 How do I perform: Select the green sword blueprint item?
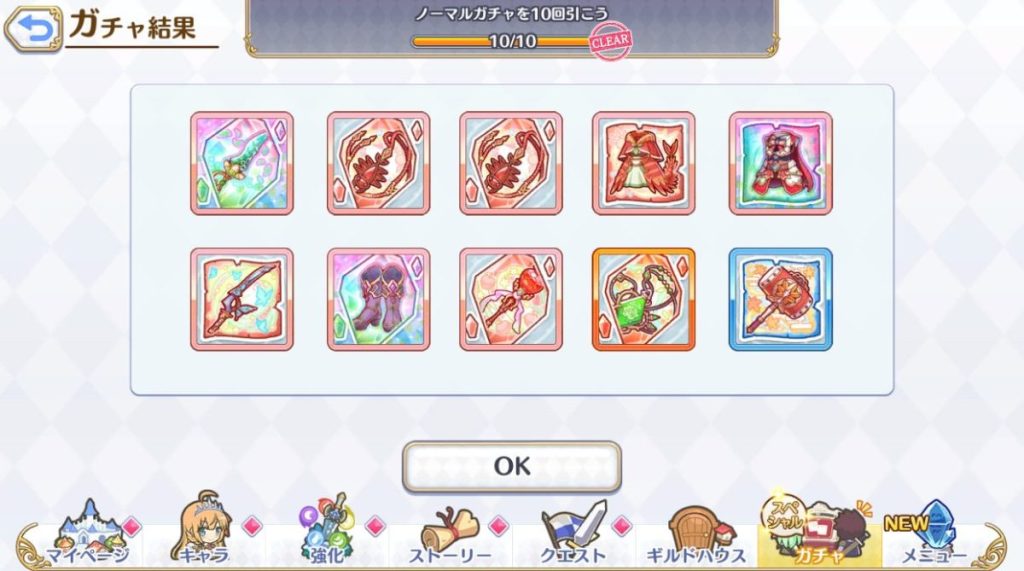(242, 163)
